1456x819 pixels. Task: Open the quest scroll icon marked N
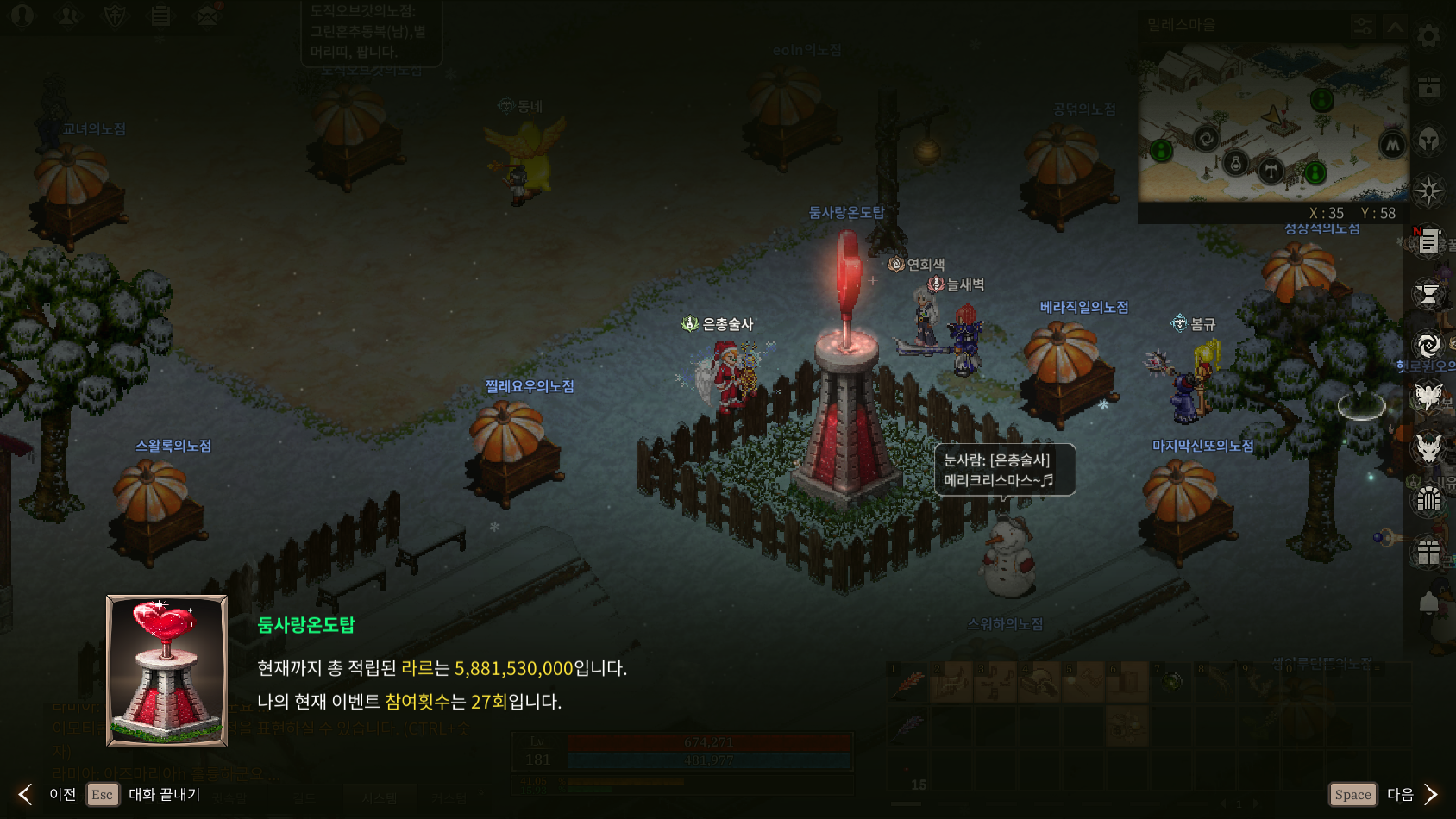1428,242
